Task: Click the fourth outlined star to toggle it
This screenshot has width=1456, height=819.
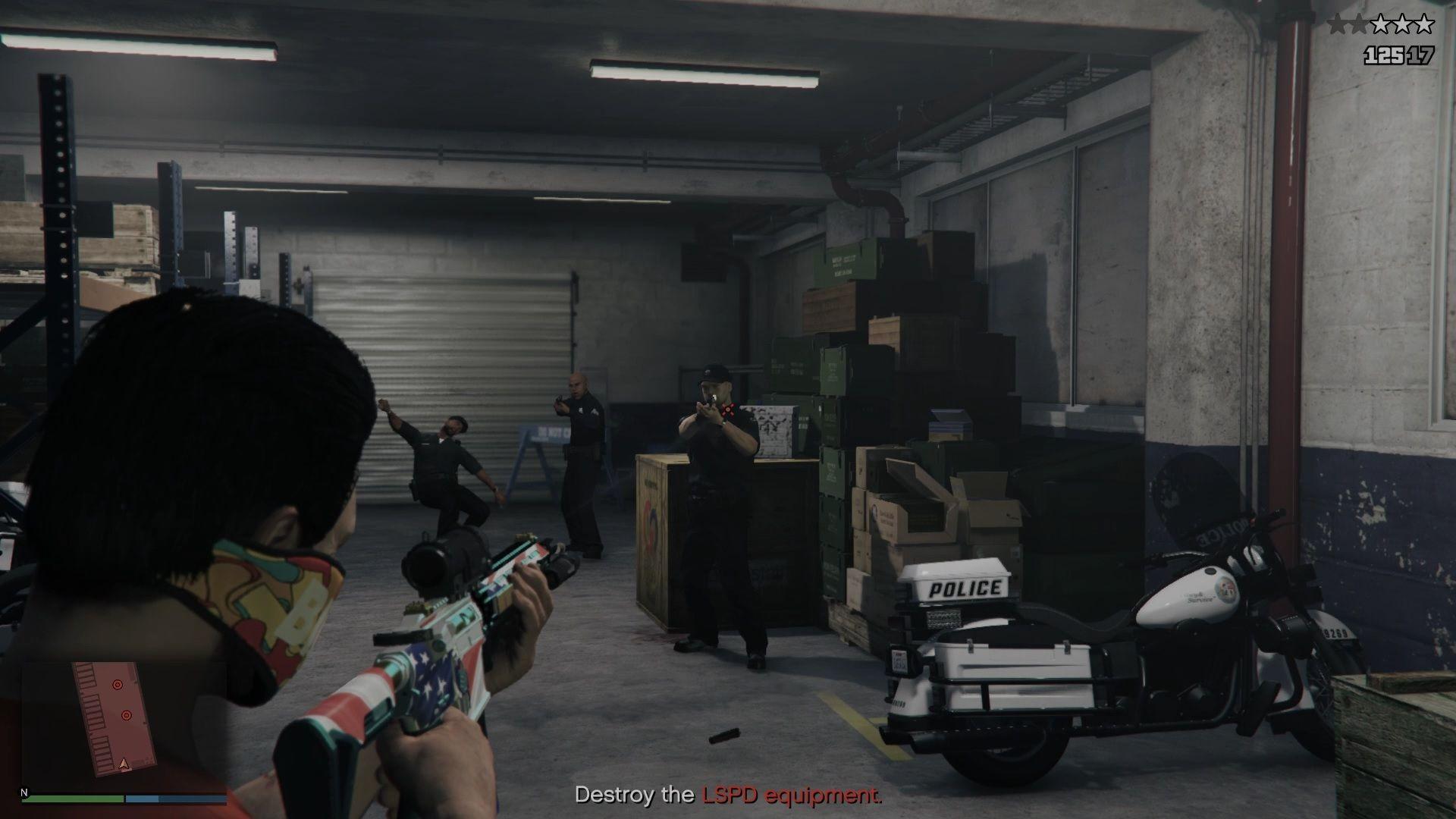Action: (x=1402, y=24)
